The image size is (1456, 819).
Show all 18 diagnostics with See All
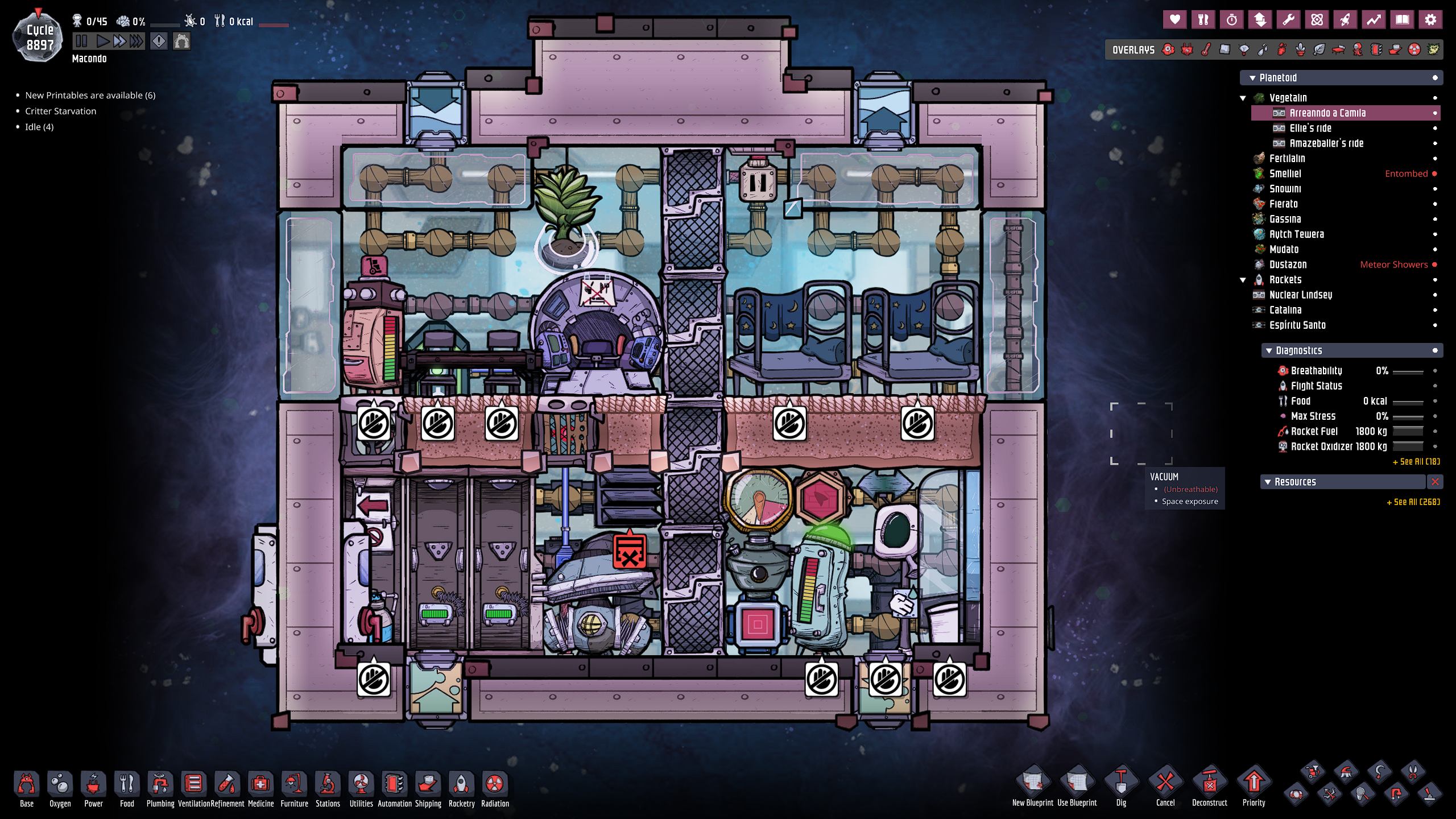point(1416,462)
